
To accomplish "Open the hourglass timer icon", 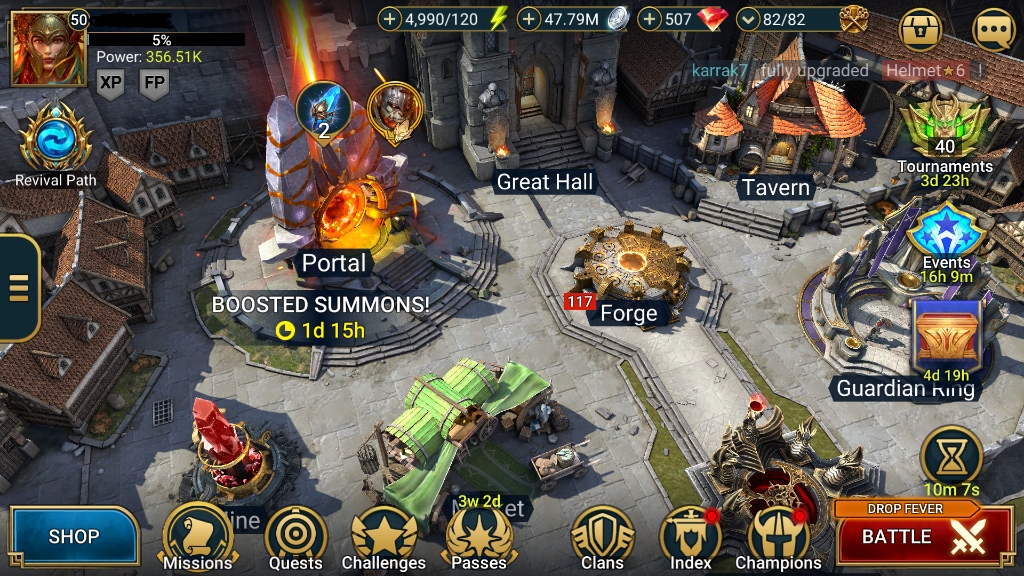I will pos(950,455).
